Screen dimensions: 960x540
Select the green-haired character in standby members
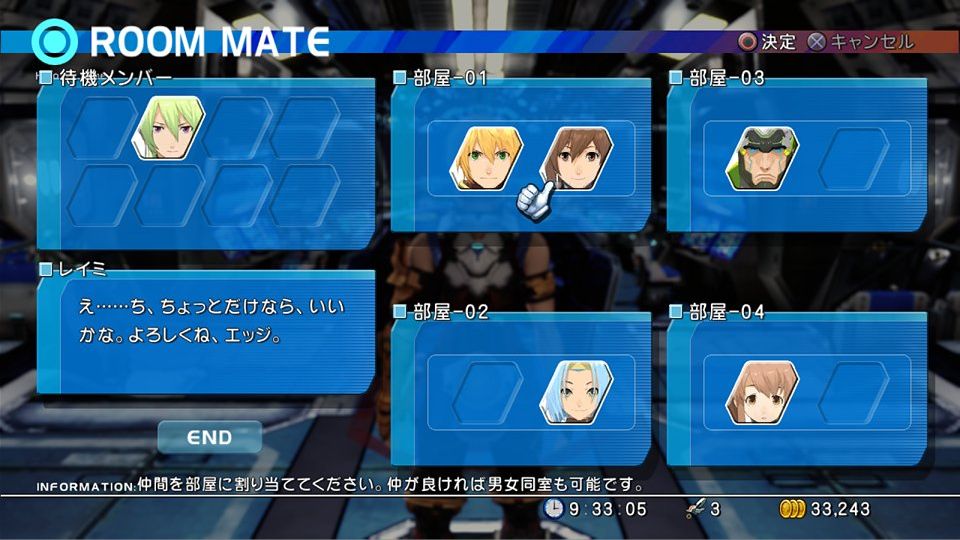point(169,128)
